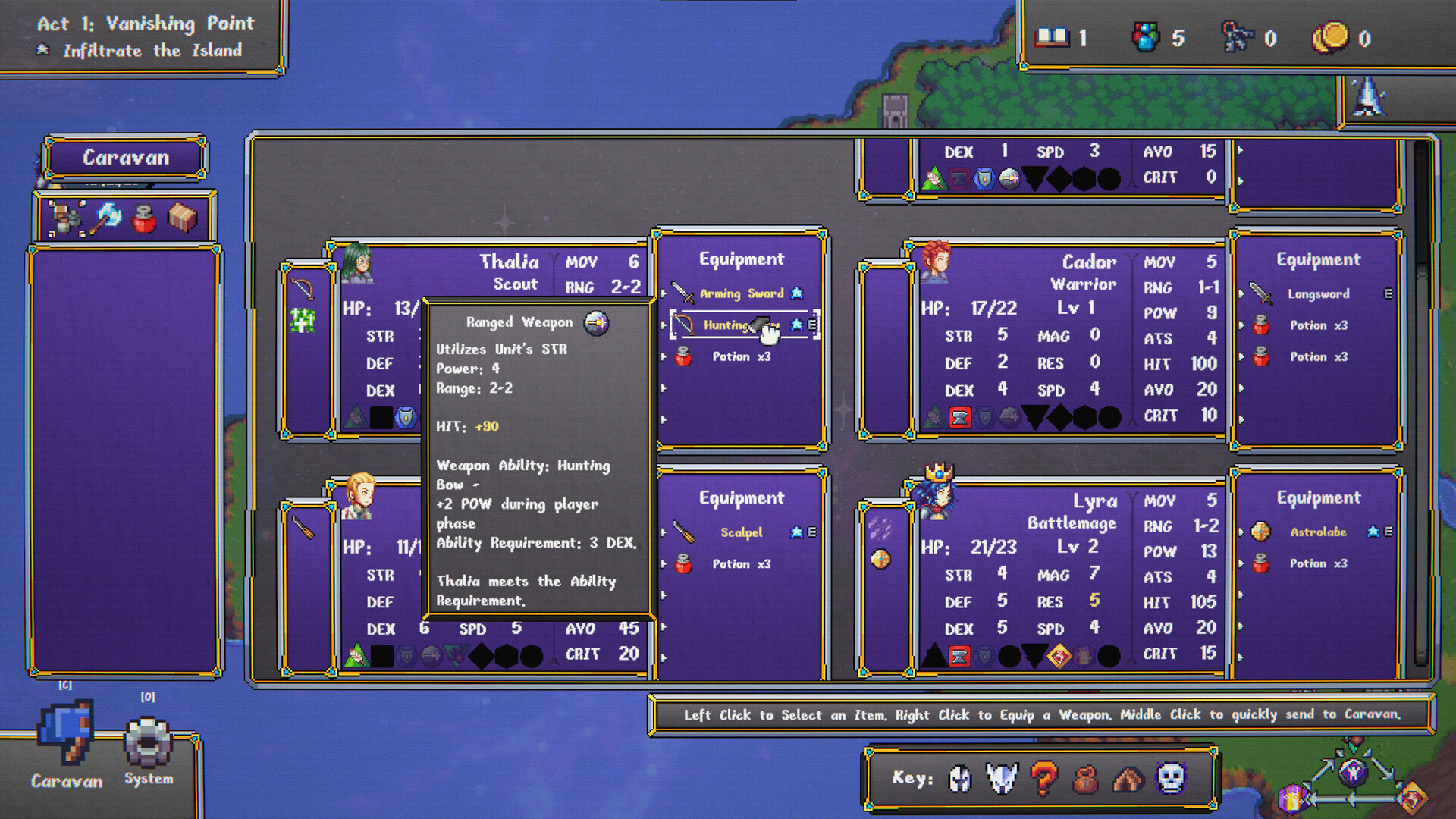
Task: Select the potion consumables tab in Caravan panel
Action: (143, 218)
